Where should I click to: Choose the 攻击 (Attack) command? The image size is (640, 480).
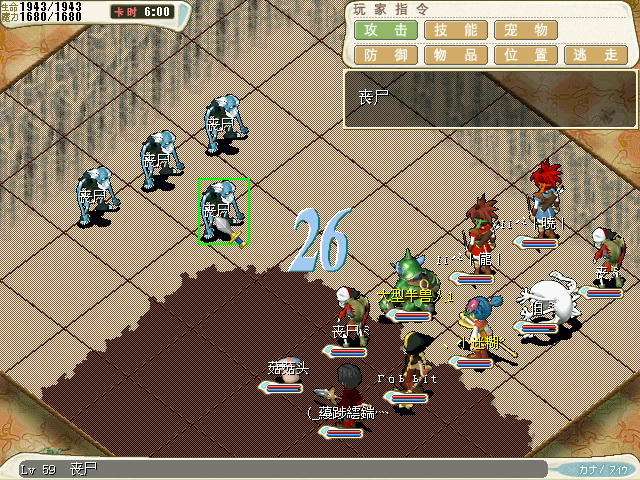pyautogui.click(x=385, y=30)
